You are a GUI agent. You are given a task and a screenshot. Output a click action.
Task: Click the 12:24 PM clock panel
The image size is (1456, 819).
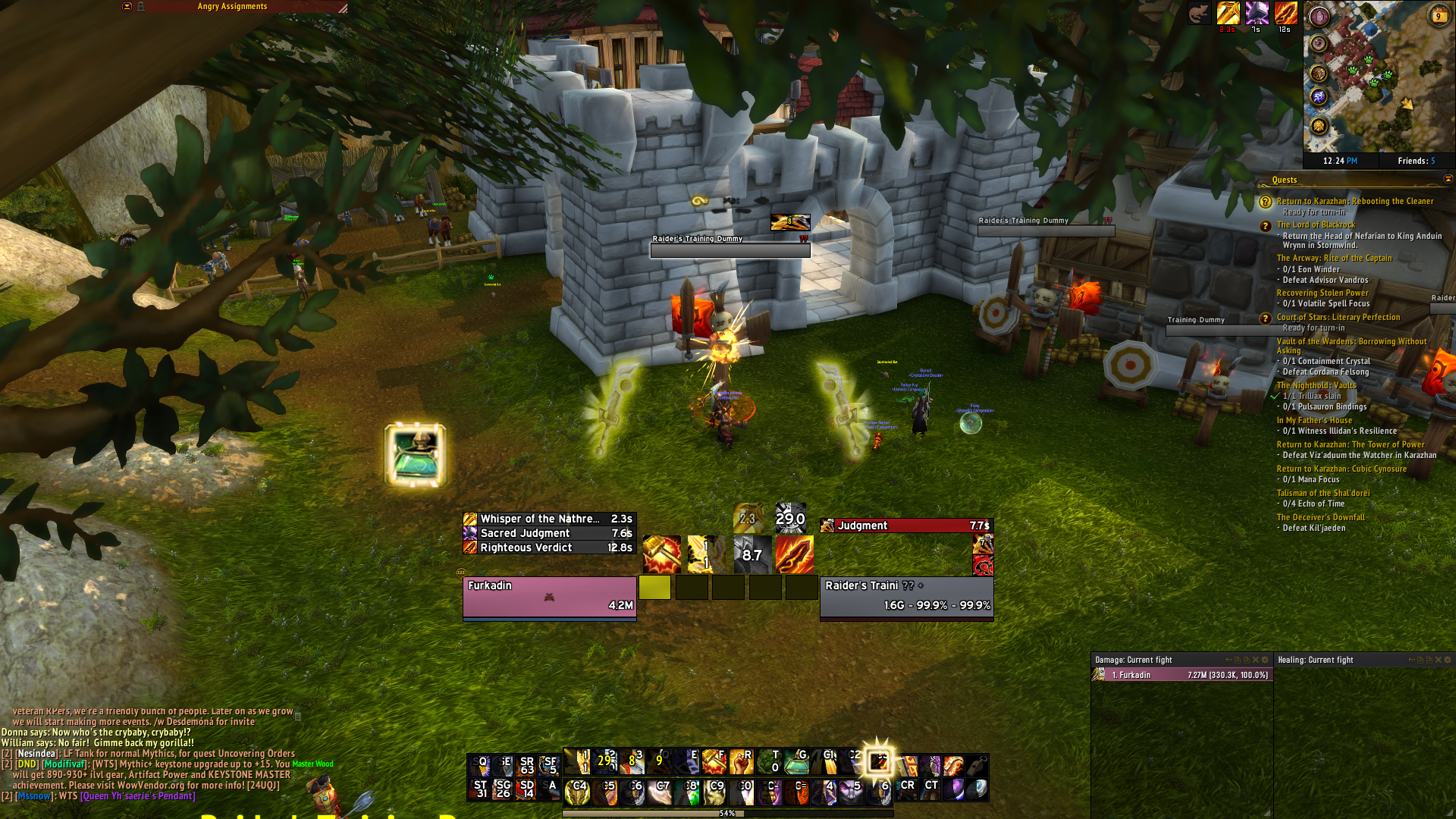[x=1340, y=161]
